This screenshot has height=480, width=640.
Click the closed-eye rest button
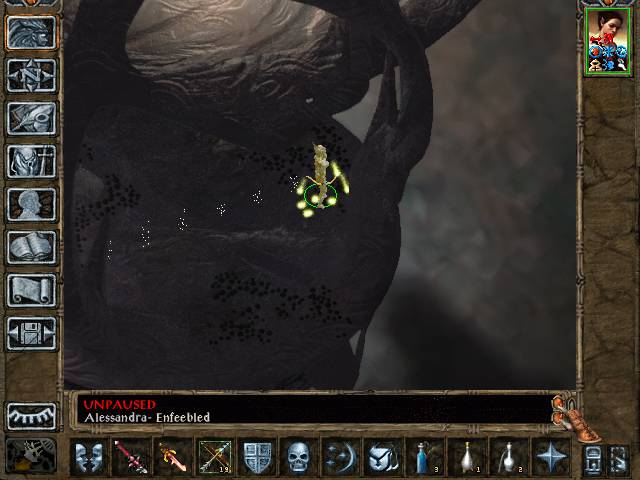tap(31, 415)
